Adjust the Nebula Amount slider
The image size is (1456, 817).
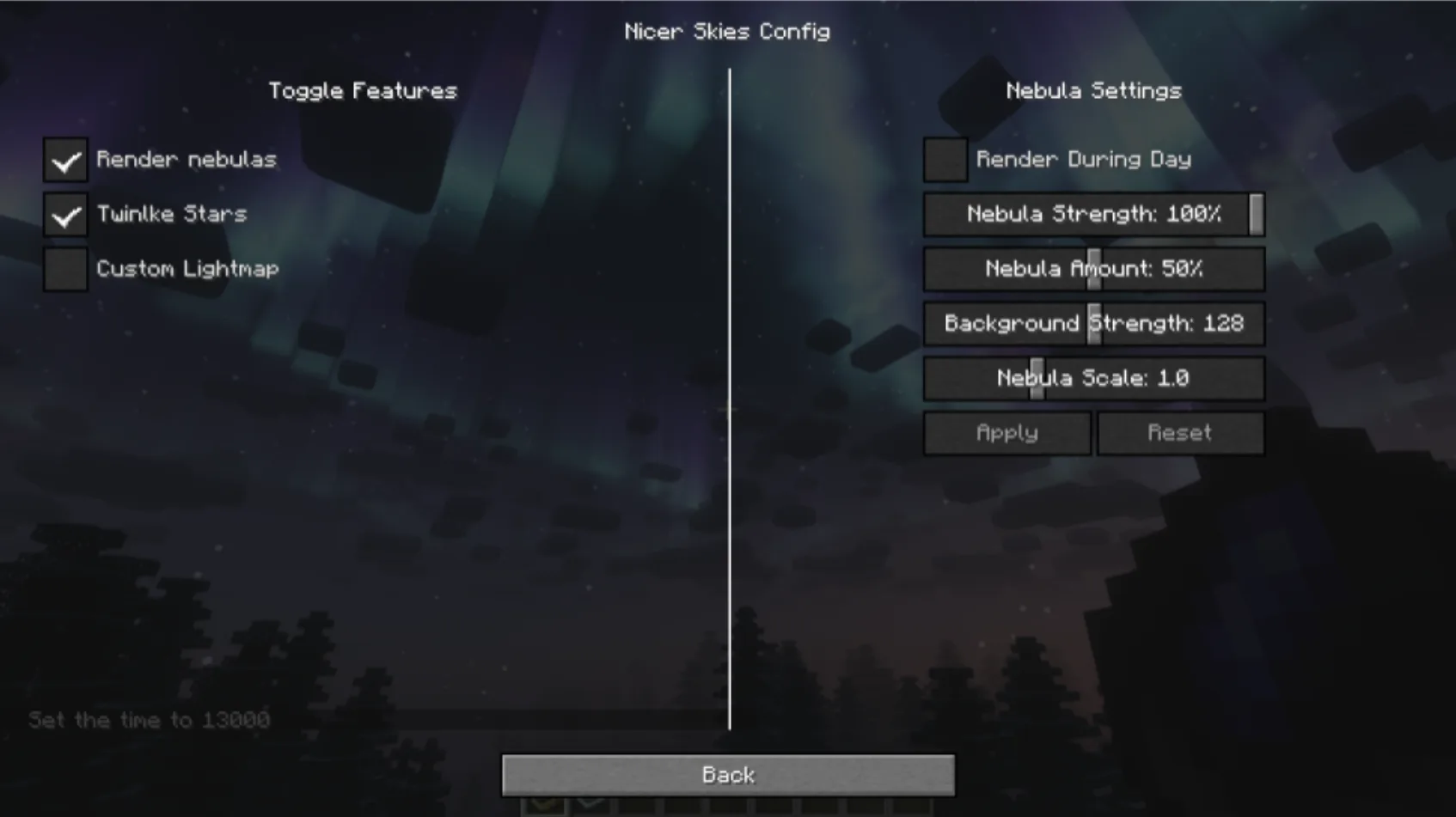click(1093, 269)
